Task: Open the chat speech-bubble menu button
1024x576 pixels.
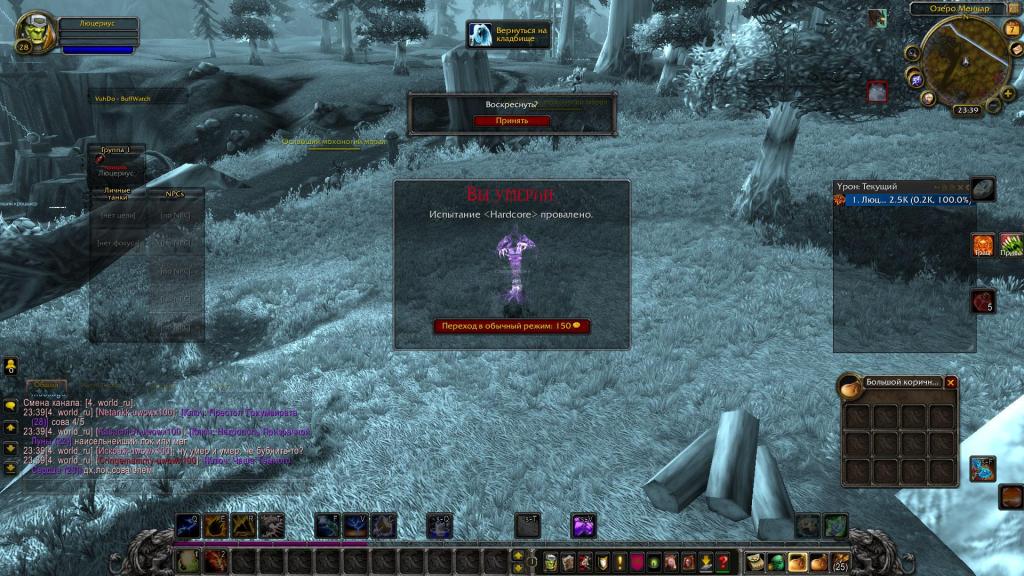Action: (10, 405)
